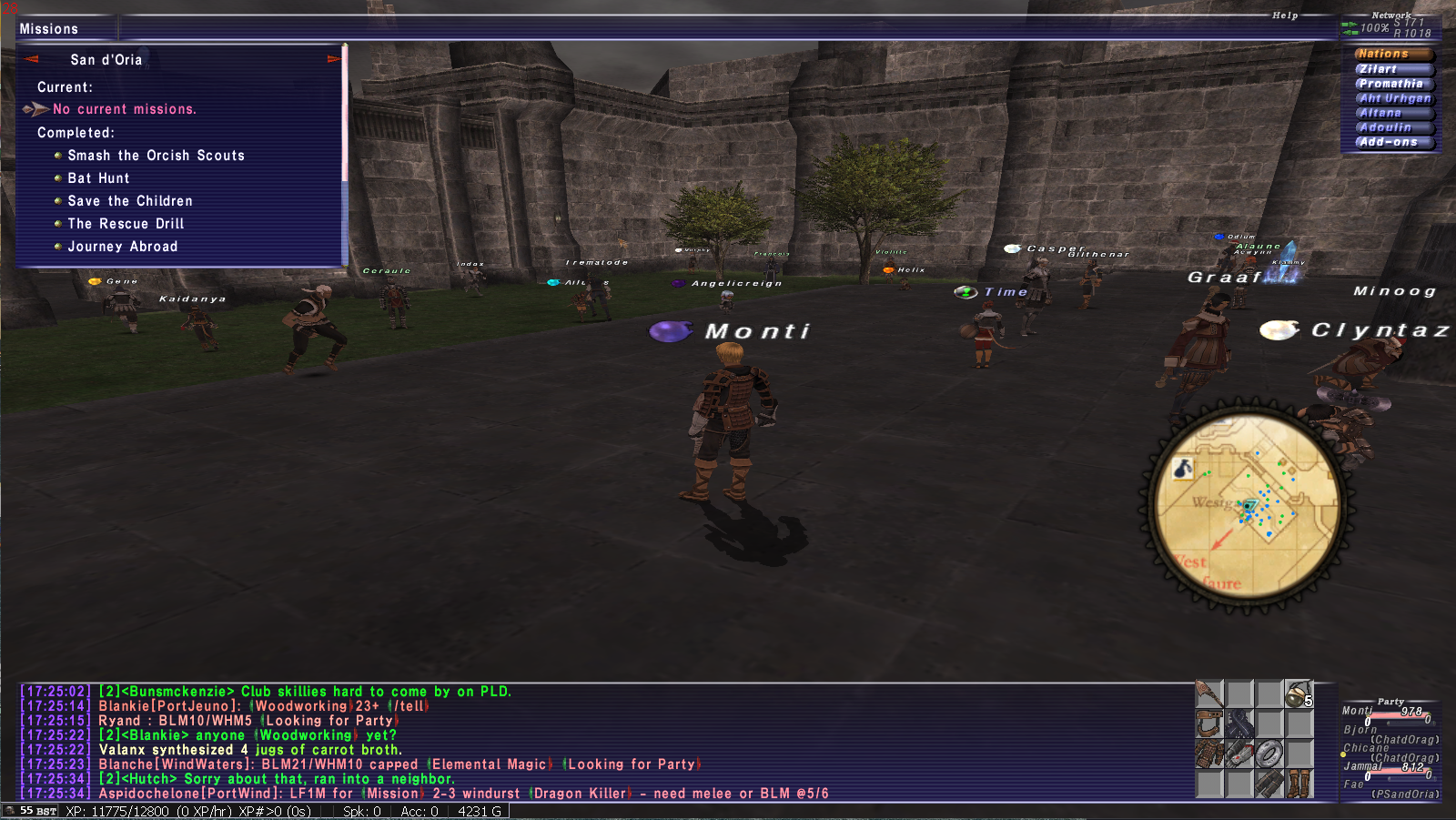Viewport: 1456px width, 820px height.
Task: Click Monti's HP bar in the Party panel
Action: coord(1399,715)
